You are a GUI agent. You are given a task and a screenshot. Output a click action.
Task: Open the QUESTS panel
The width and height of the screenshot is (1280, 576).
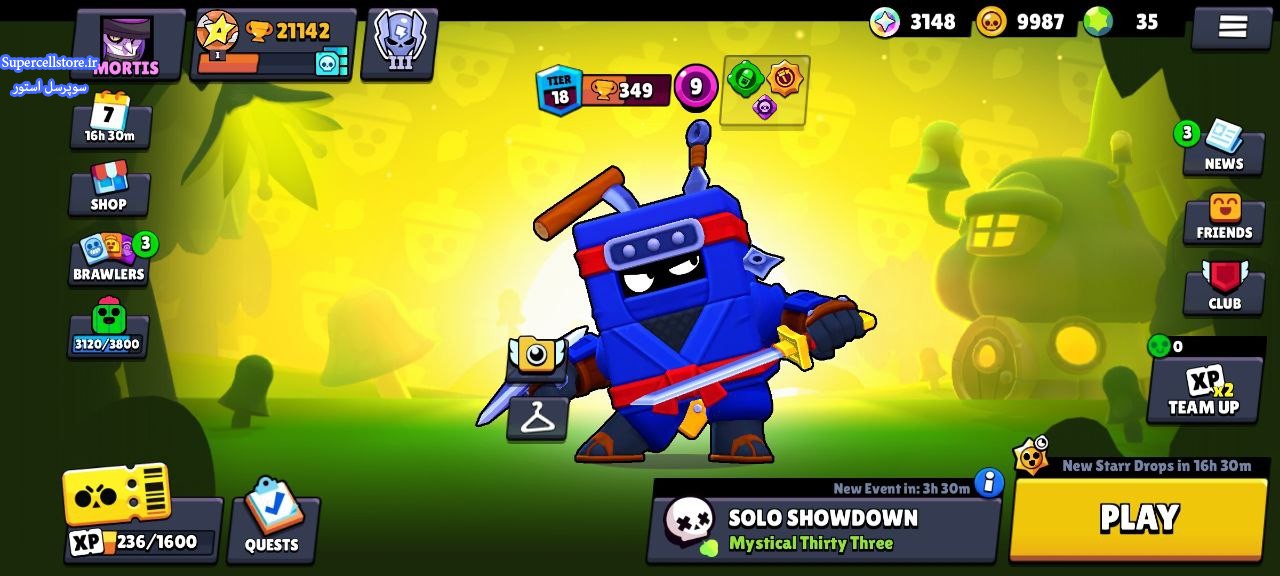pos(272,518)
